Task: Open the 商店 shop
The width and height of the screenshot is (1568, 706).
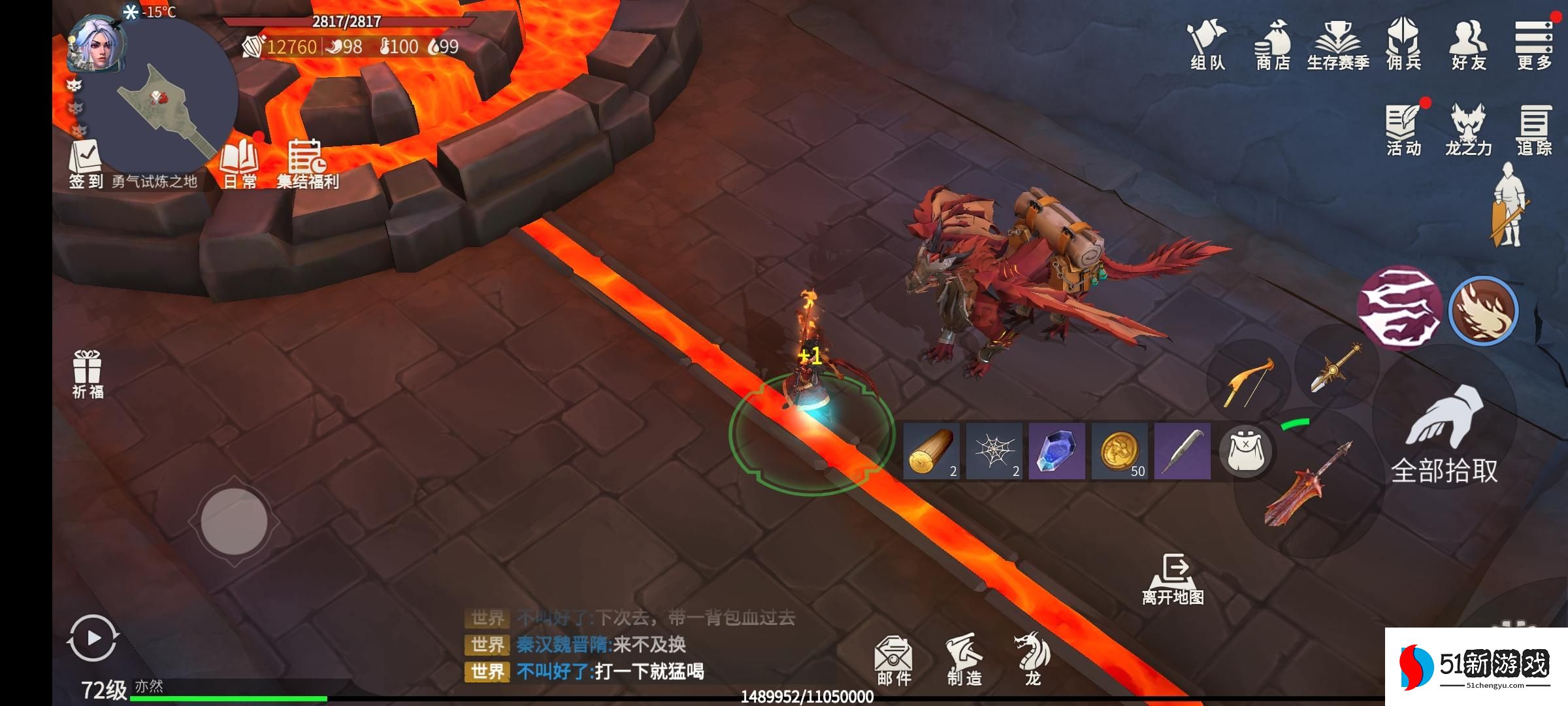Action: [x=1272, y=44]
